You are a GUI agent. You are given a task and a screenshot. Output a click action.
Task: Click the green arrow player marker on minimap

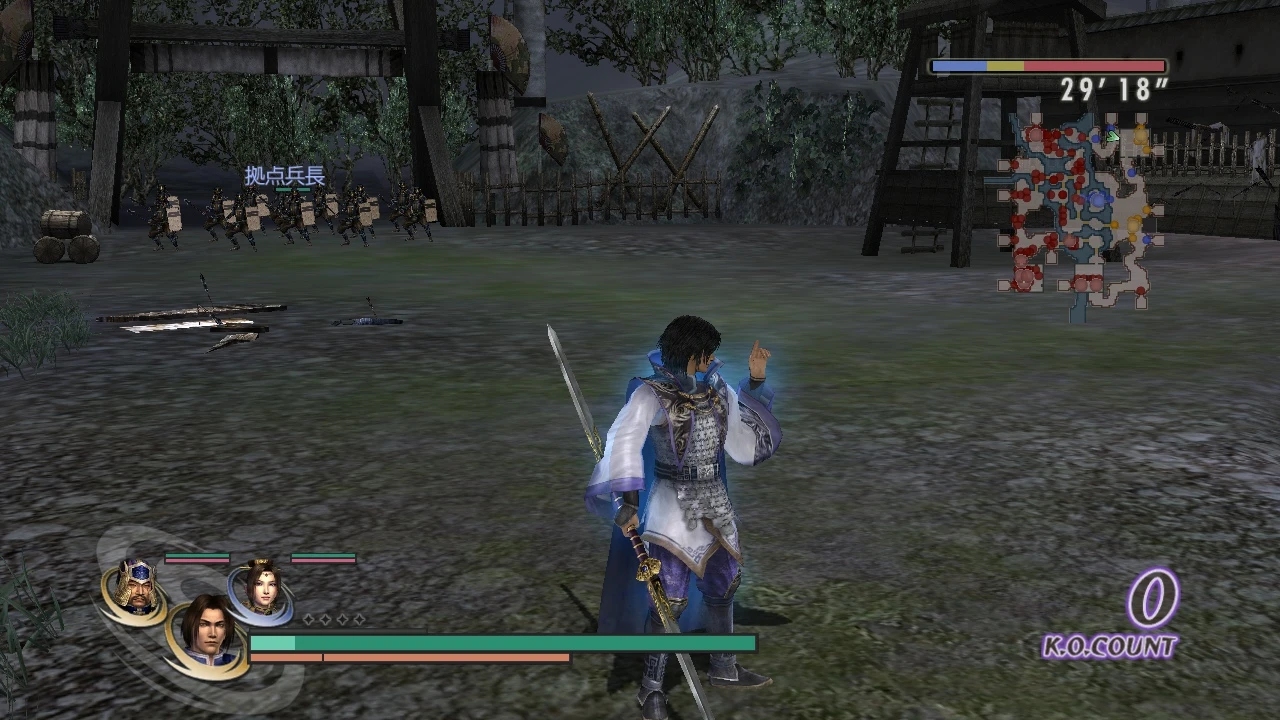1112,136
